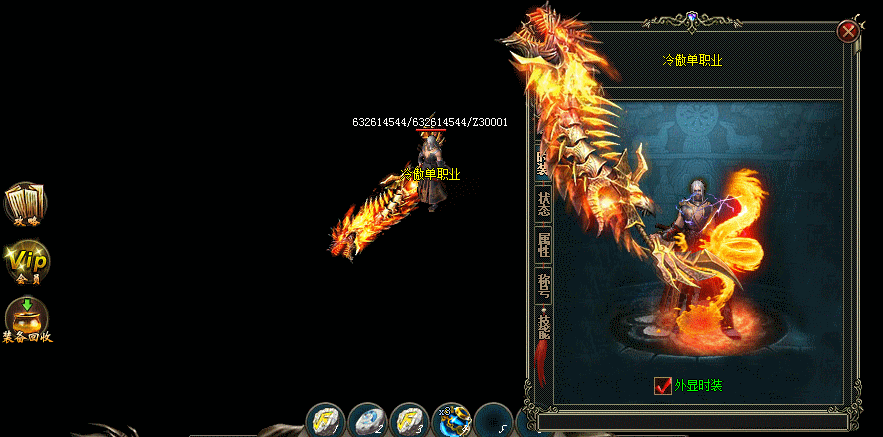
Task: Use the blue gem stone in slot 2
Action: [x=367, y=420]
